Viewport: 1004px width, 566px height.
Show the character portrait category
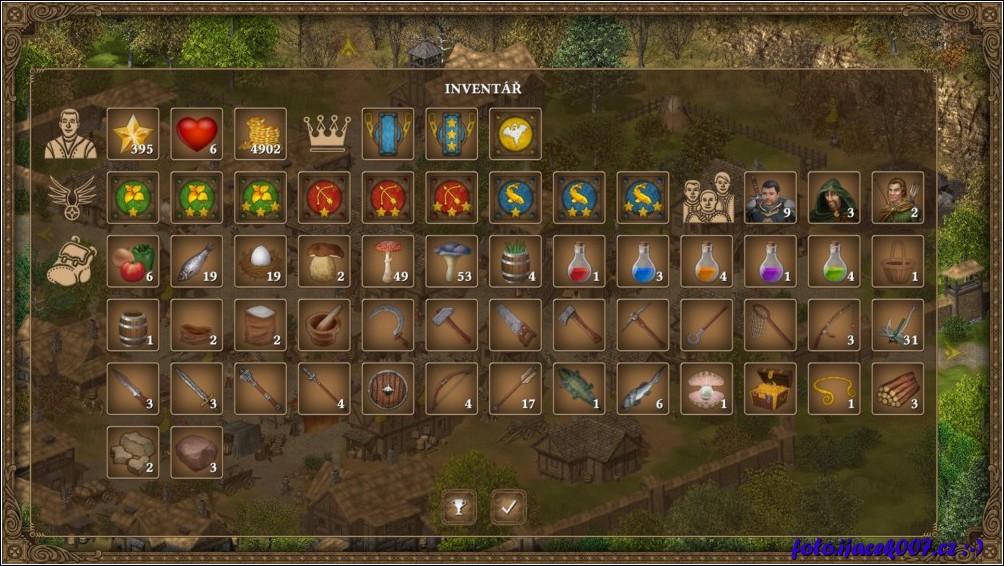pos(71,134)
